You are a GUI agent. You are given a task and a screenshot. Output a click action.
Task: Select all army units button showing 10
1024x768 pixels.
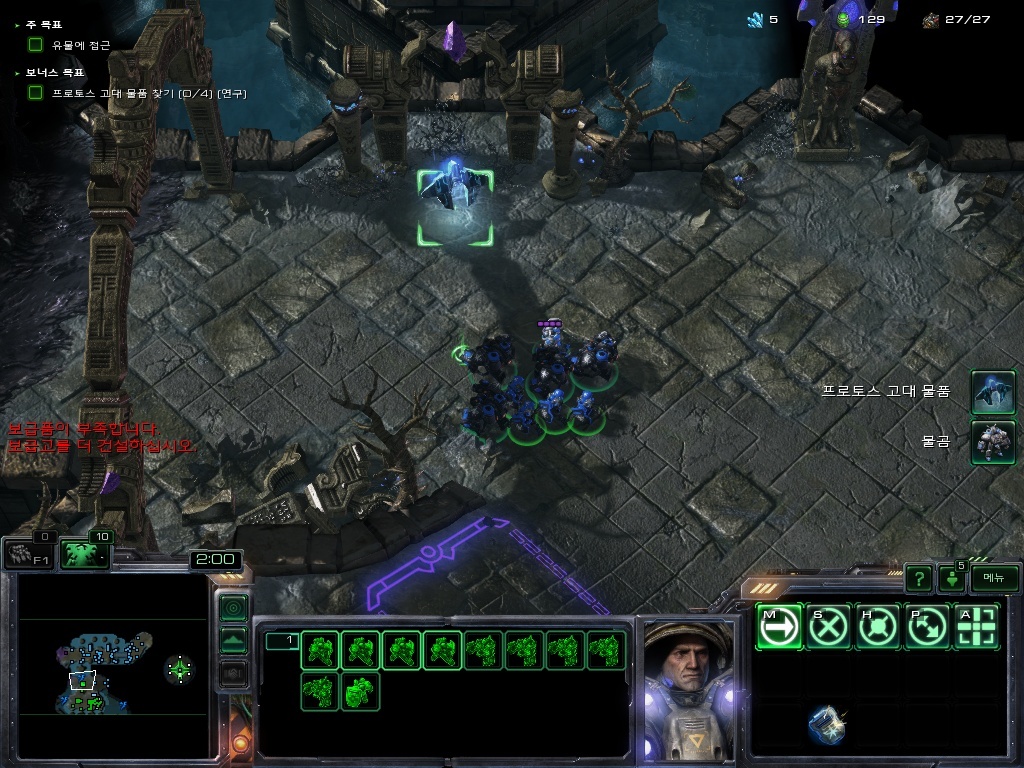[x=84, y=554]
